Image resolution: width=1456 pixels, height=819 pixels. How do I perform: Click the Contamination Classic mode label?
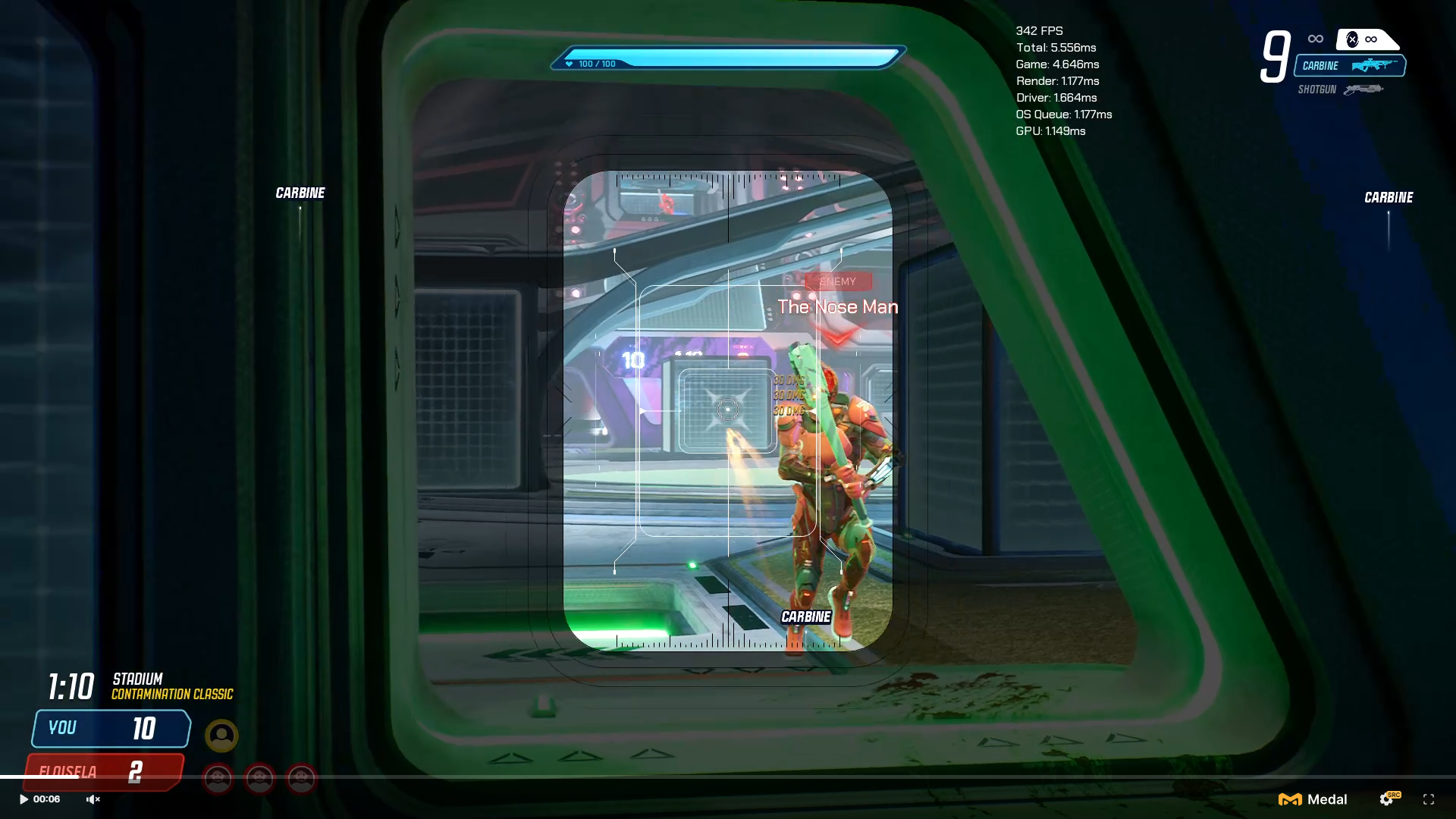pyautogui.click(x=171, y=695)
